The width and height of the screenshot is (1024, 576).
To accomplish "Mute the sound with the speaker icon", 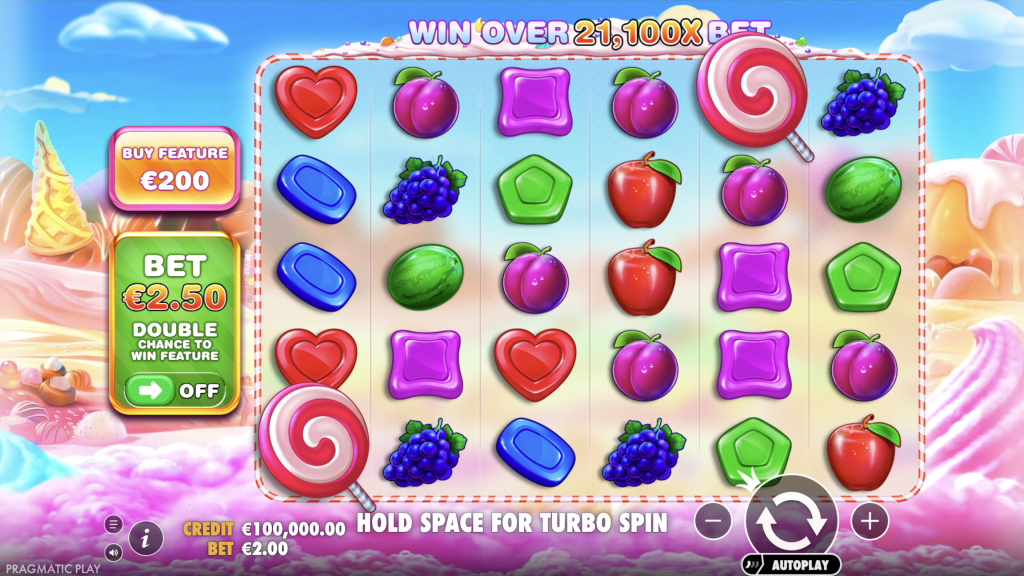I will click(113, 552).
